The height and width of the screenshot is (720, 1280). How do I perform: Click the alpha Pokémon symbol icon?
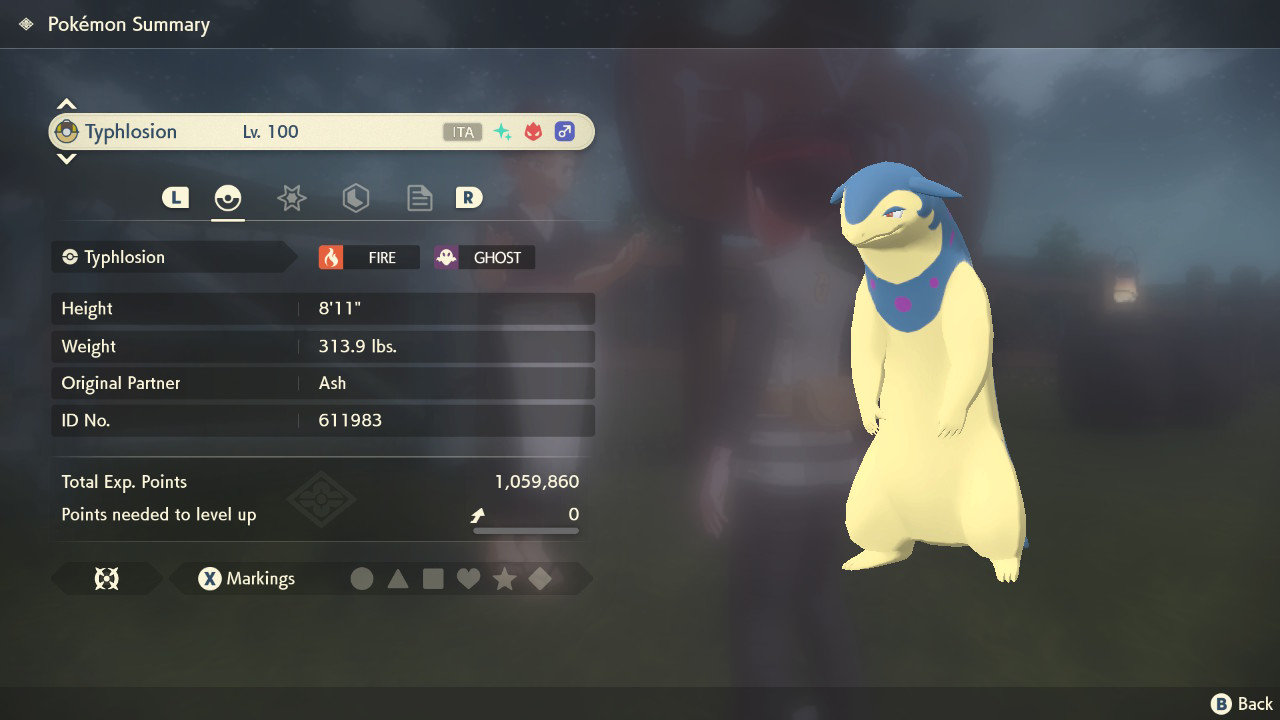[532, 131]
